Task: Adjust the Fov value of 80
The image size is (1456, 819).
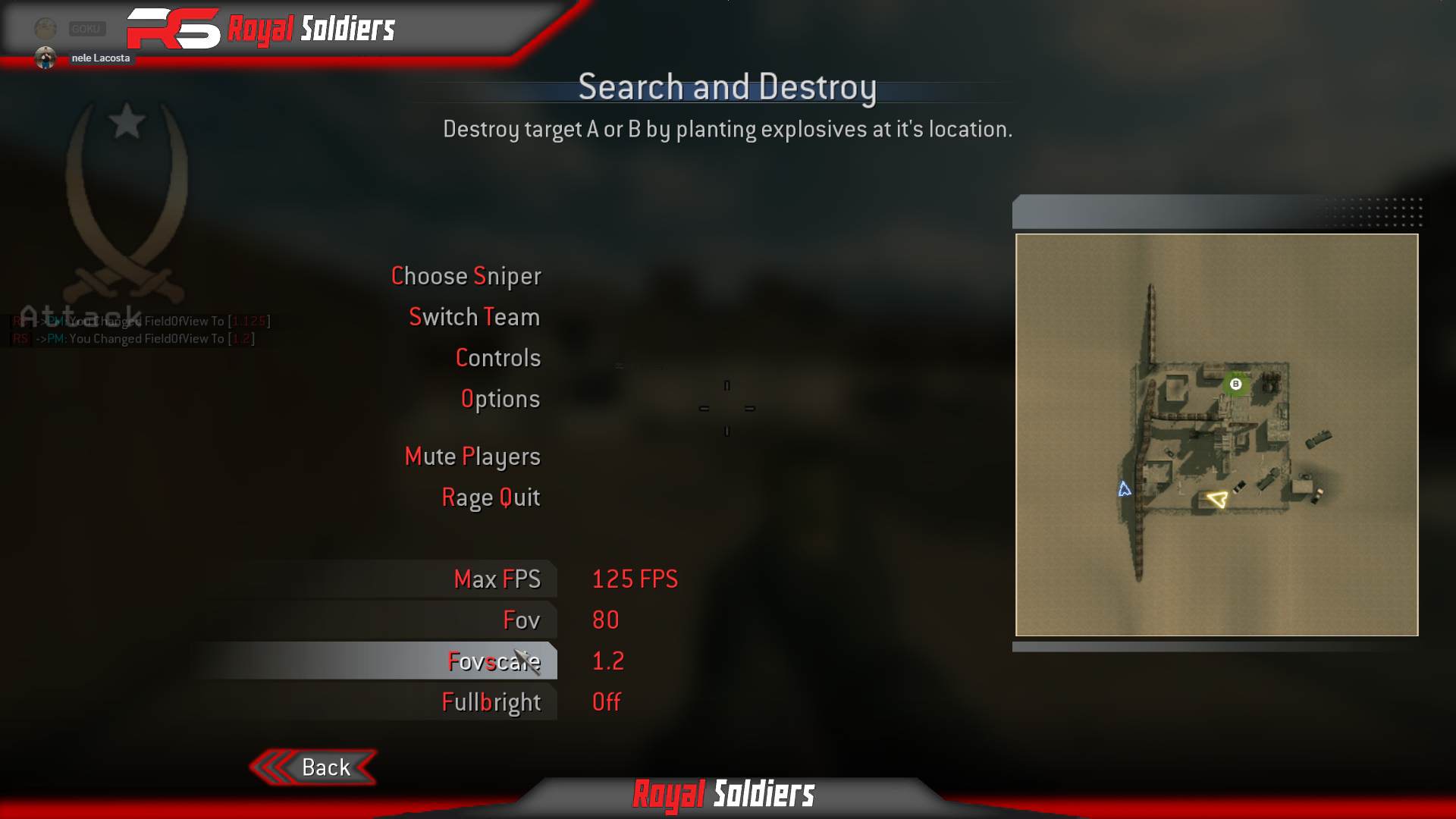Action: click(x=606, y=620)
